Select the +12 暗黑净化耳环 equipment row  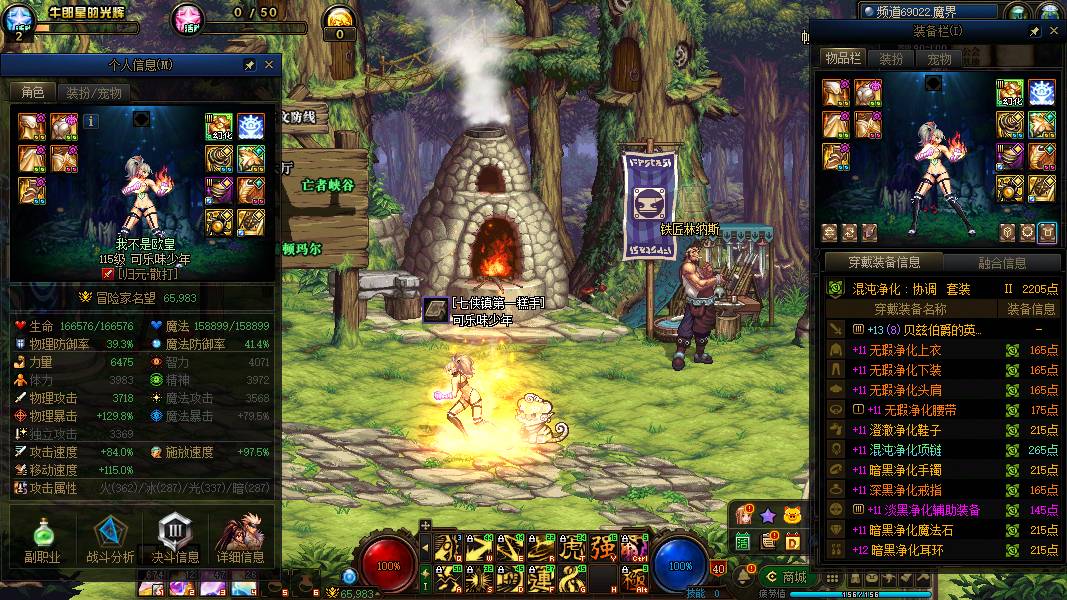pos(940,550)
